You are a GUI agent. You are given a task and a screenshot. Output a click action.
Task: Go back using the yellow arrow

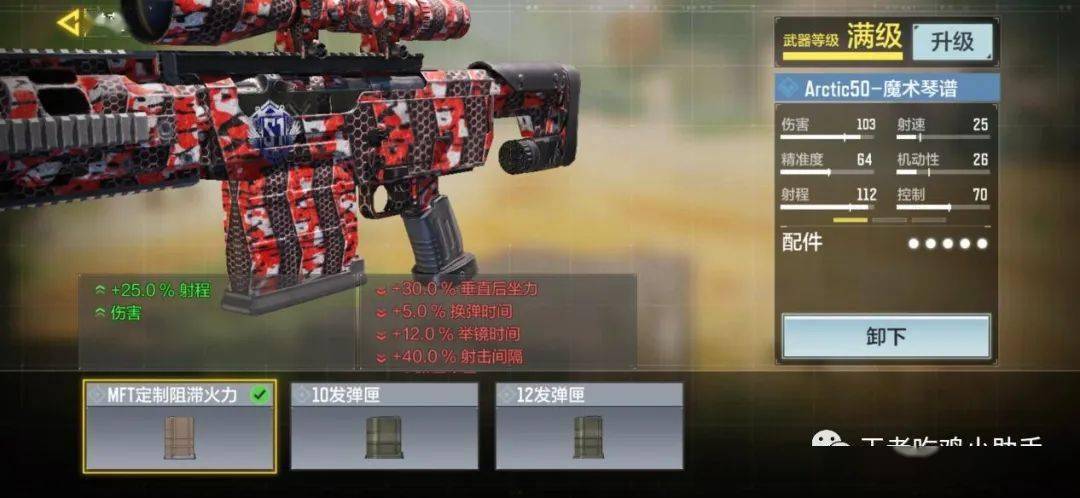pyautogui.click(x=69, y=23)
